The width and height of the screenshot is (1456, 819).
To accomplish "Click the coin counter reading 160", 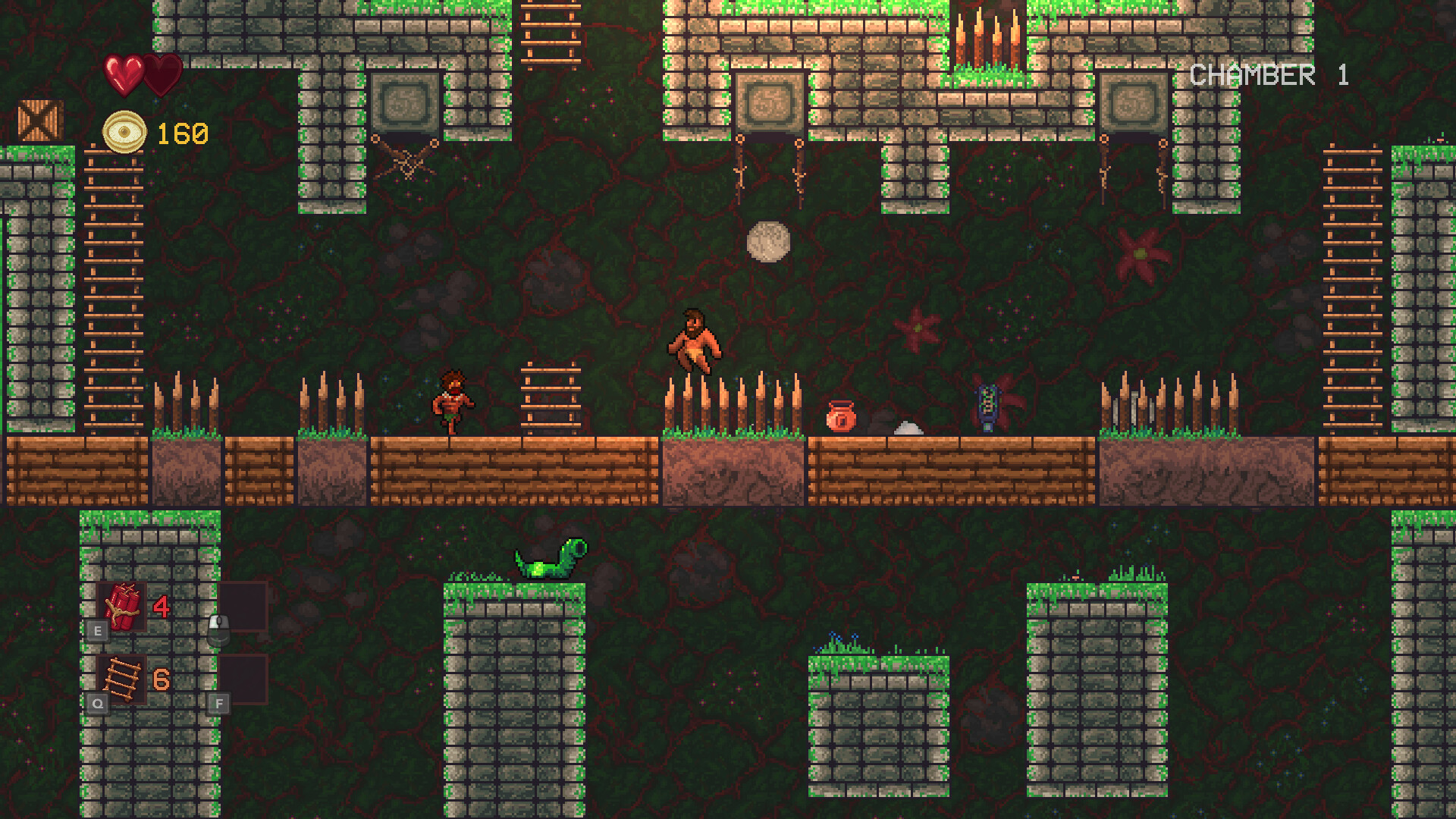I will pyautogui.click(x=181, y=134).
